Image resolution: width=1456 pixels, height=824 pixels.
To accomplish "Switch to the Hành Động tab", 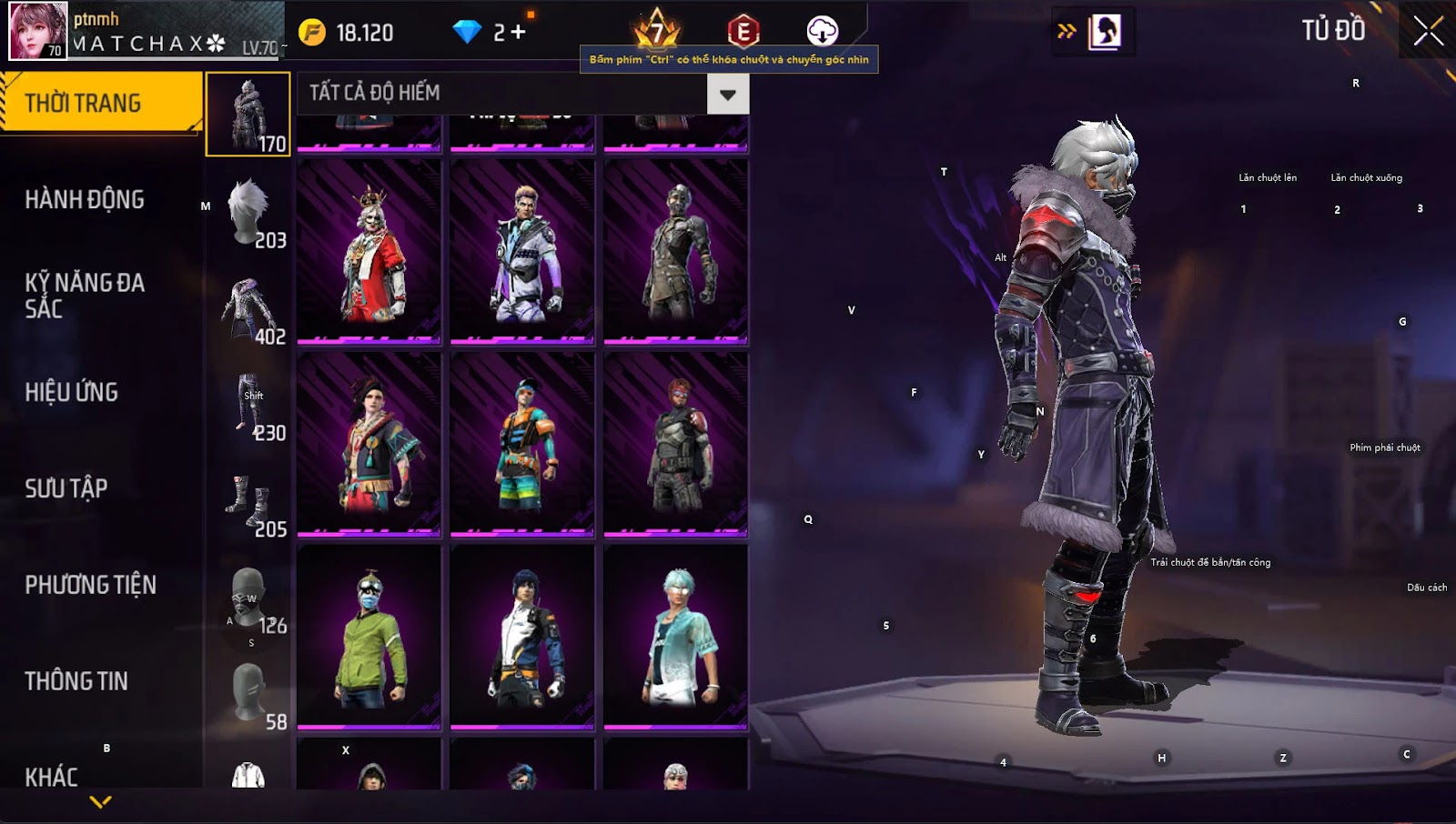I will pos(85,200).
